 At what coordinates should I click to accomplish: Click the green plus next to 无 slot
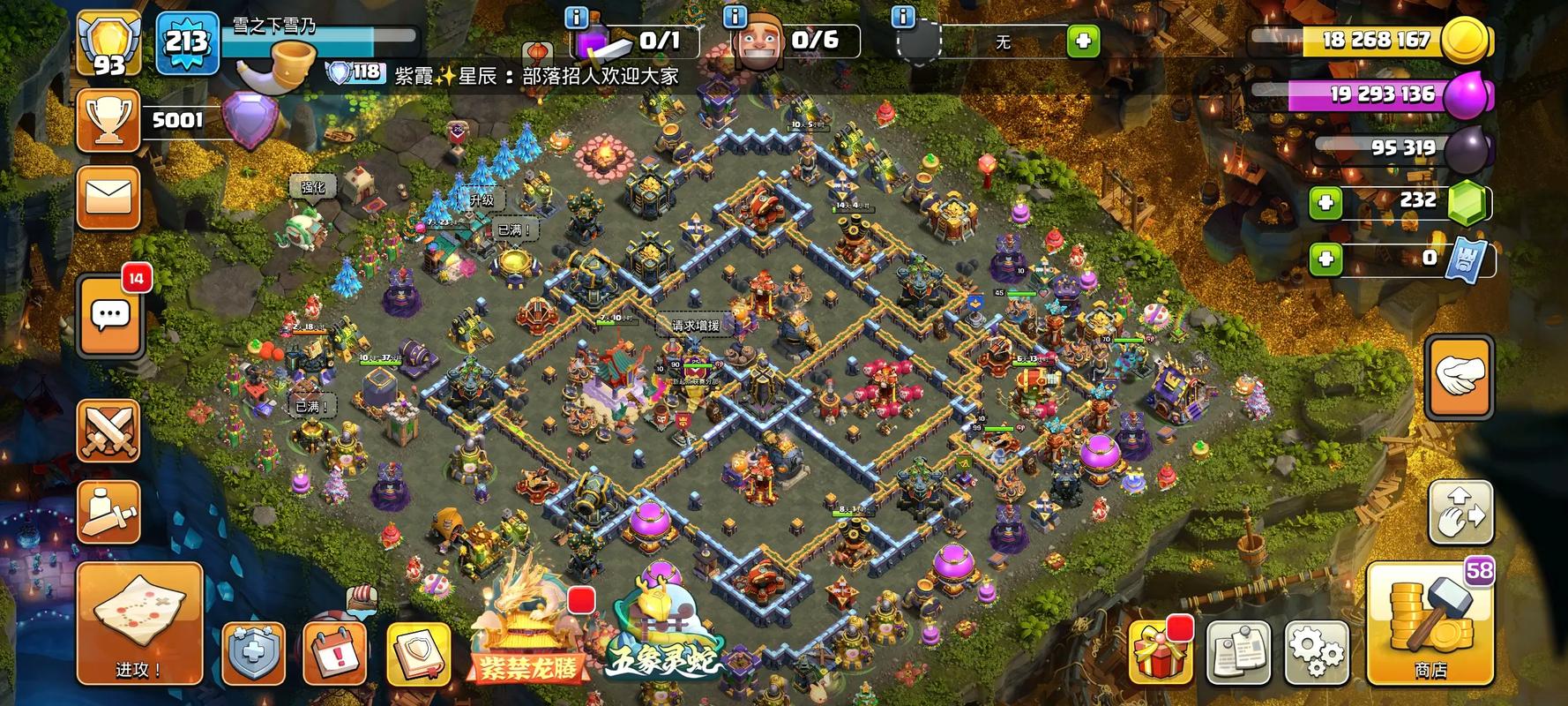[1083, 41]
